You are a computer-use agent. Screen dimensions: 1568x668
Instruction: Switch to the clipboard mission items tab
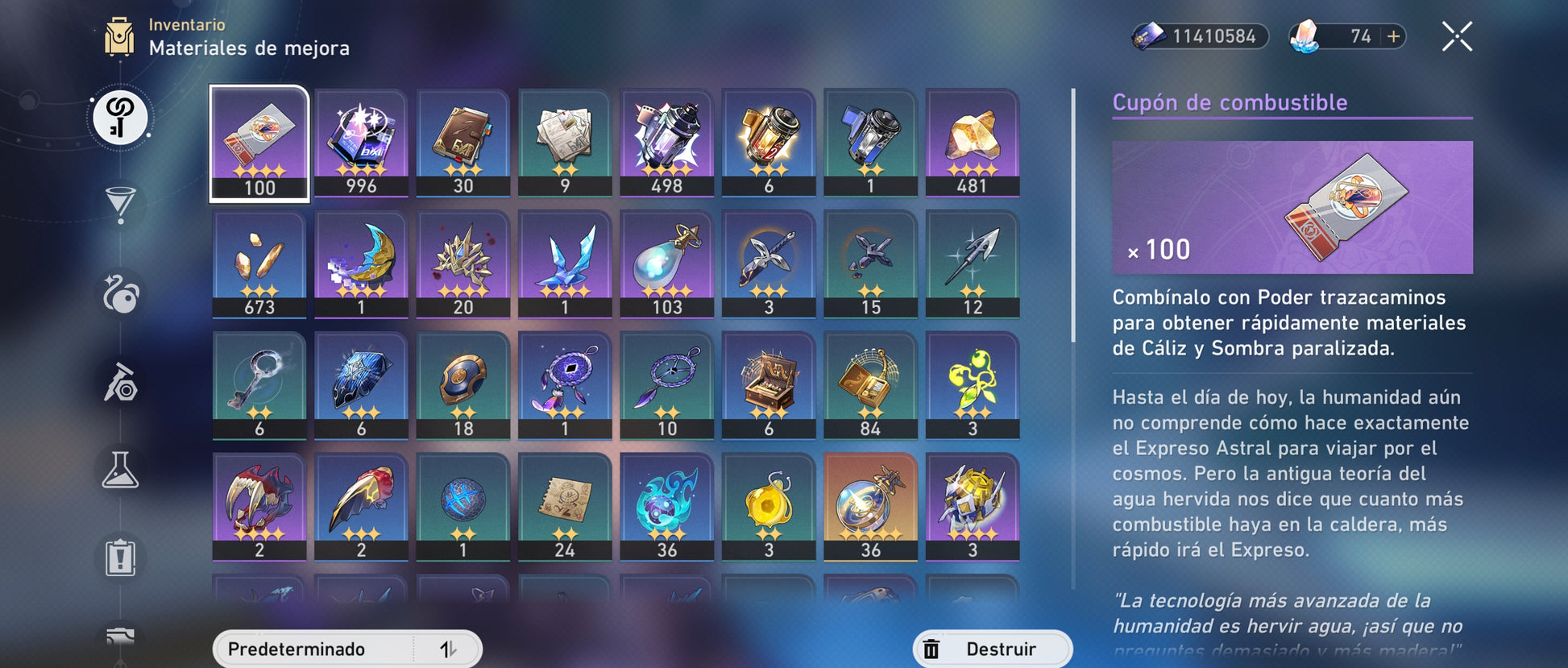[x=120, y=557]
